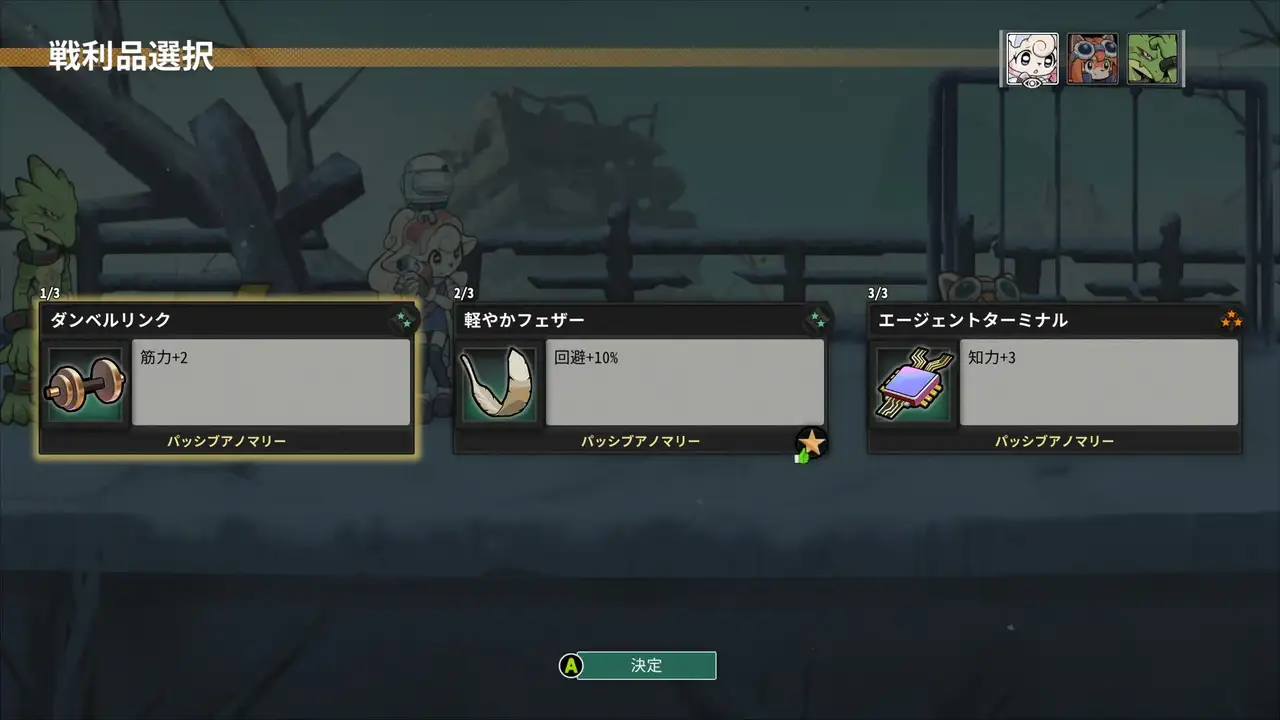The height and width of the screenshot is (720, 1280).
Task: Pick the エージェントターミナル reward card
Action: pyautogui.click(x=1054, y=380)
